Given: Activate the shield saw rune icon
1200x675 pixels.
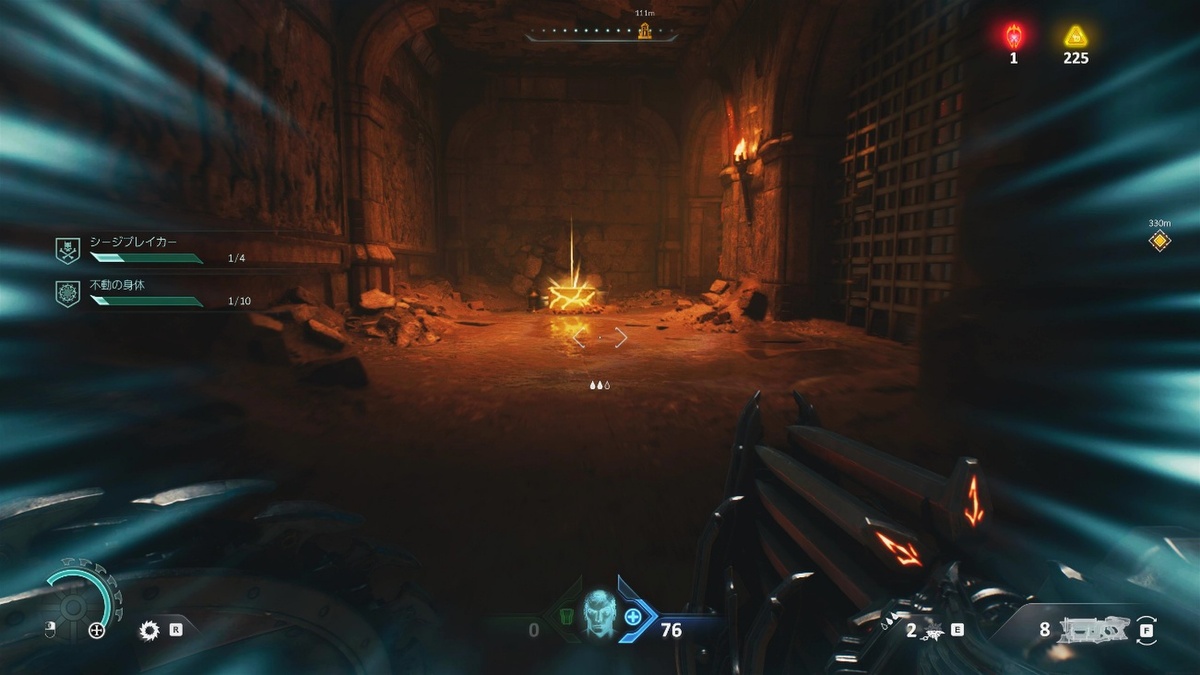Looking at the screenshot, I should click(150, 630).
